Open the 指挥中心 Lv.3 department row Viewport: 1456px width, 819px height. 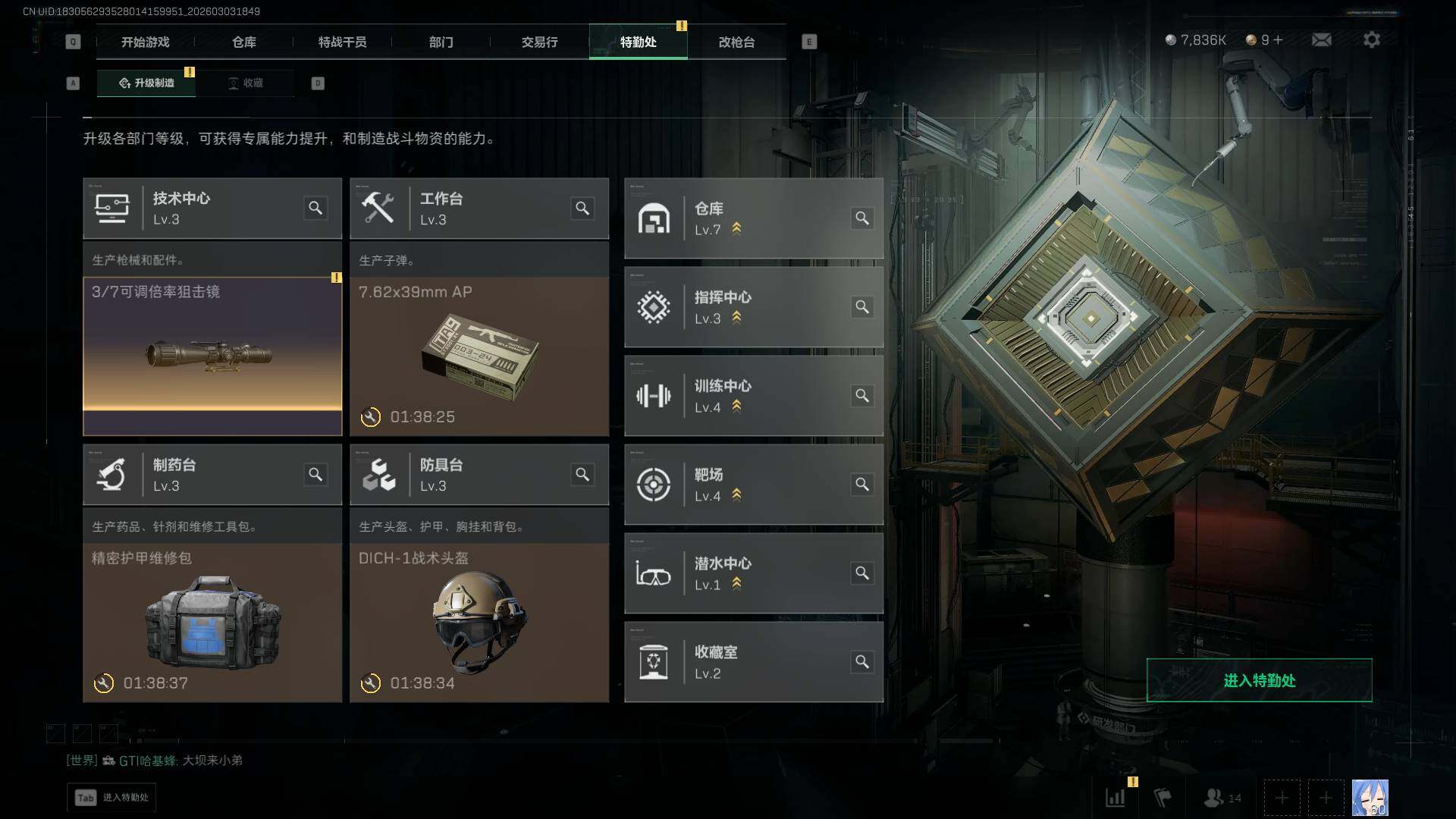pyautogui.click(x=753, y=307)
